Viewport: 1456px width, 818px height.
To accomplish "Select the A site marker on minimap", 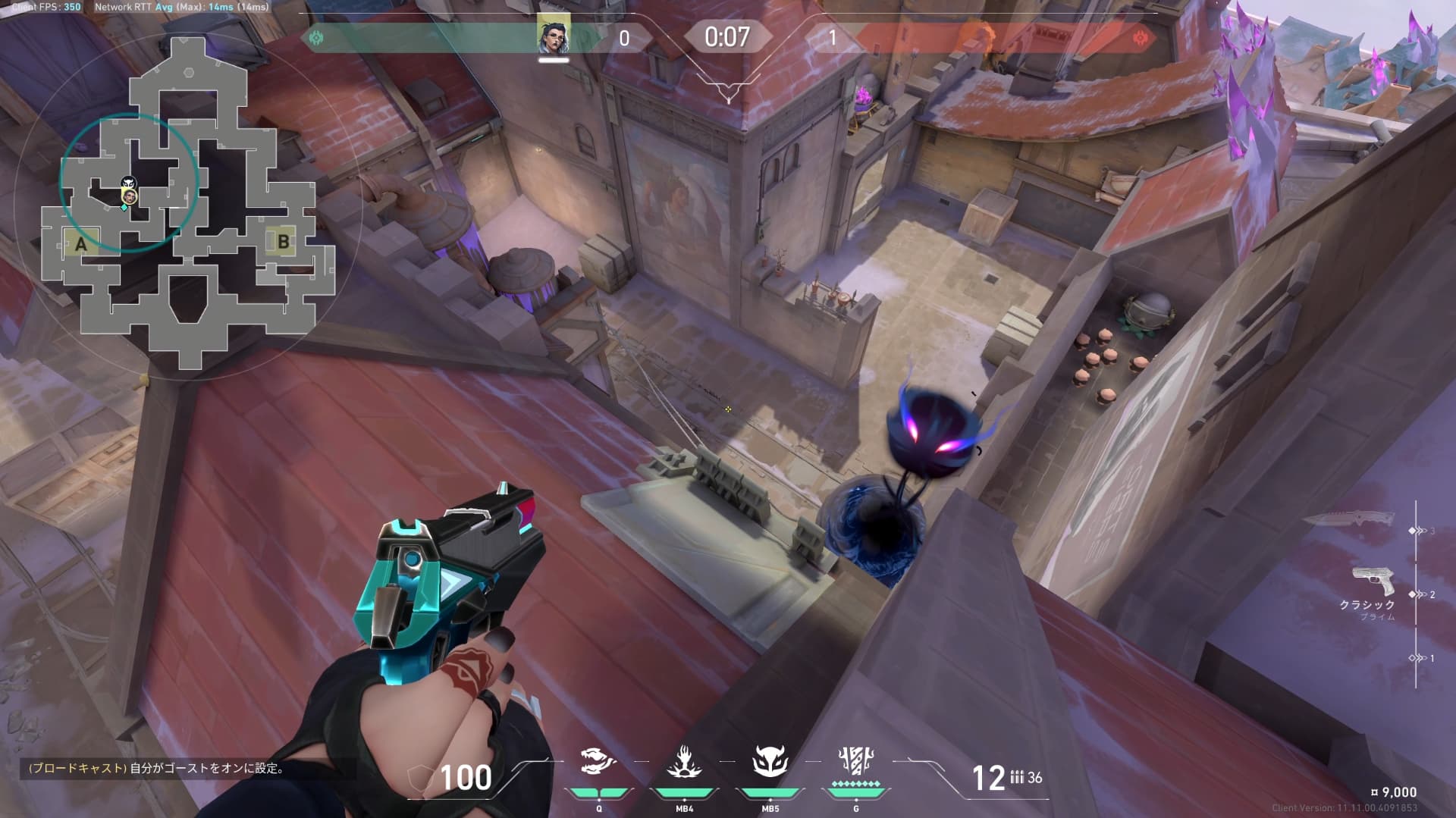I will click(80, 244).
